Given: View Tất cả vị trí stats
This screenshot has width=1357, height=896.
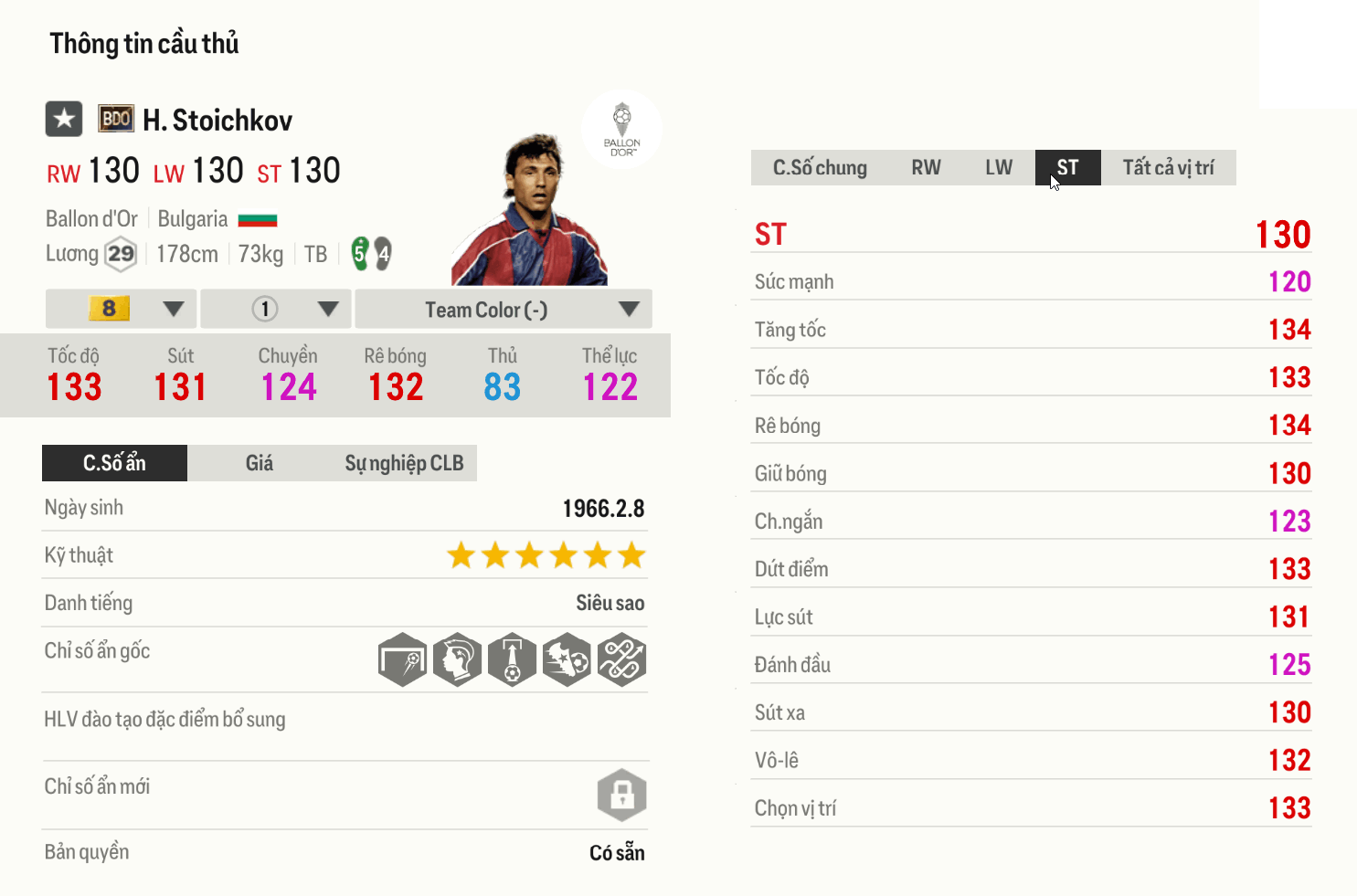Looking at the screenshot, I should (1171, 167).
